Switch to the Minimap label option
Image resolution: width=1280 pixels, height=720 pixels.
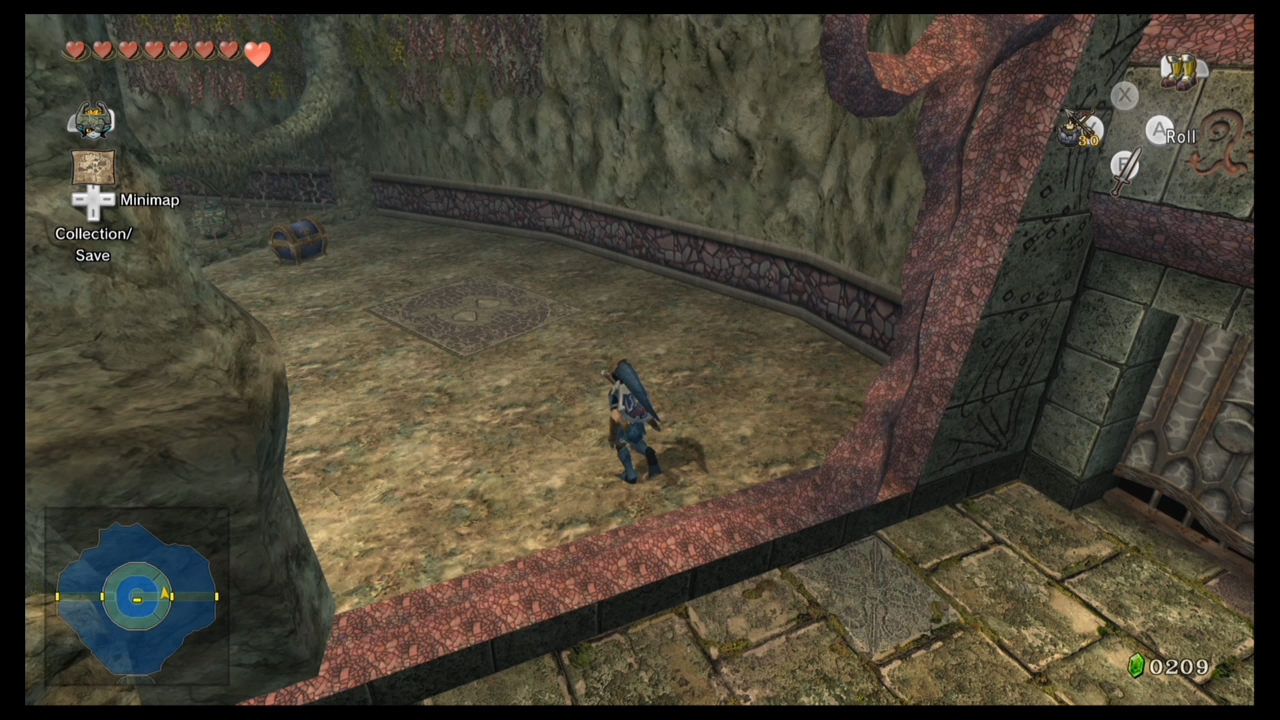[x=149, y=200]
